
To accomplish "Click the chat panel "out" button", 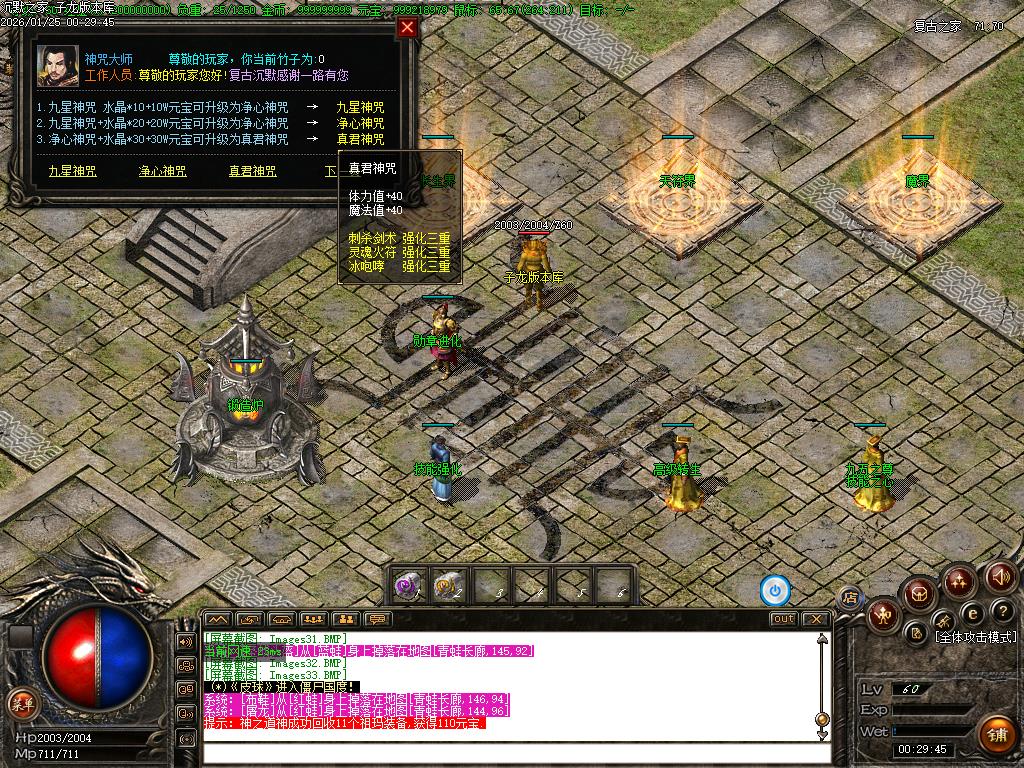I will tap(784, 619).
